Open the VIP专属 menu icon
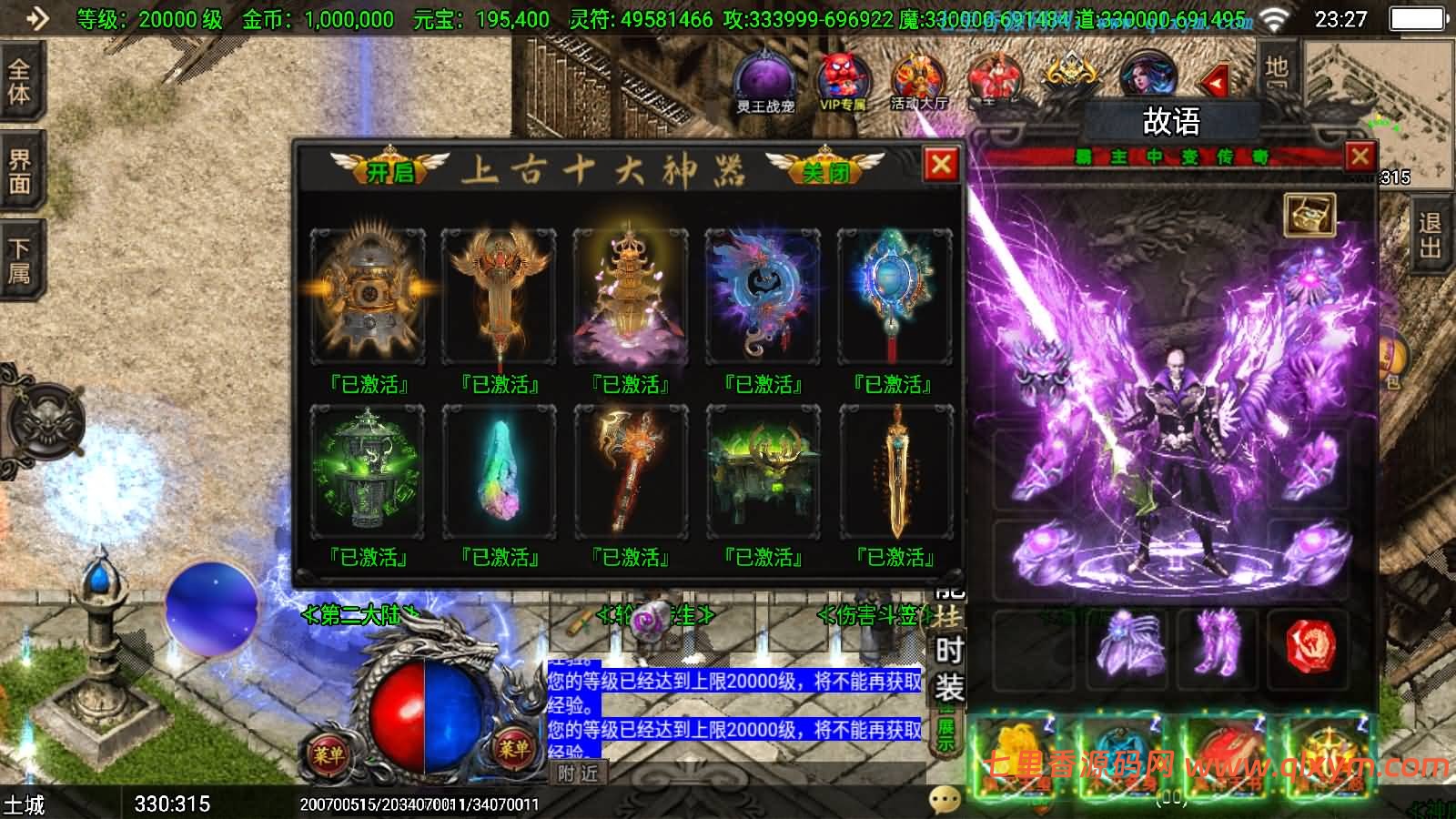Screen dimensions: 1456x819 click(843, 82)
